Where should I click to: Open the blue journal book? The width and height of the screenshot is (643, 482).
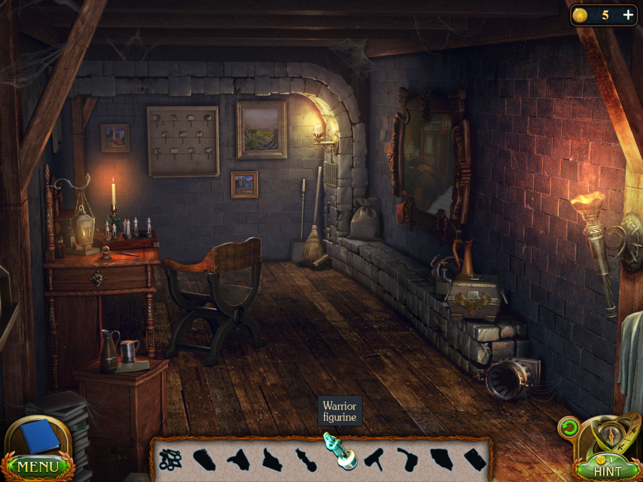coord(39,437)
